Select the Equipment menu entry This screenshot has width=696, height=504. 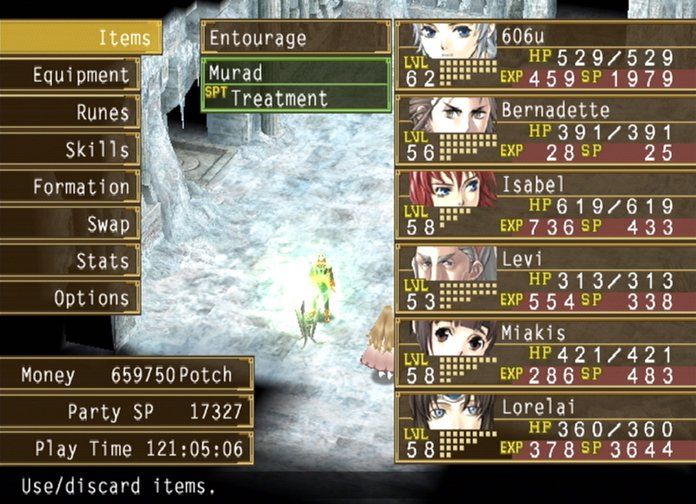(70, 75)
